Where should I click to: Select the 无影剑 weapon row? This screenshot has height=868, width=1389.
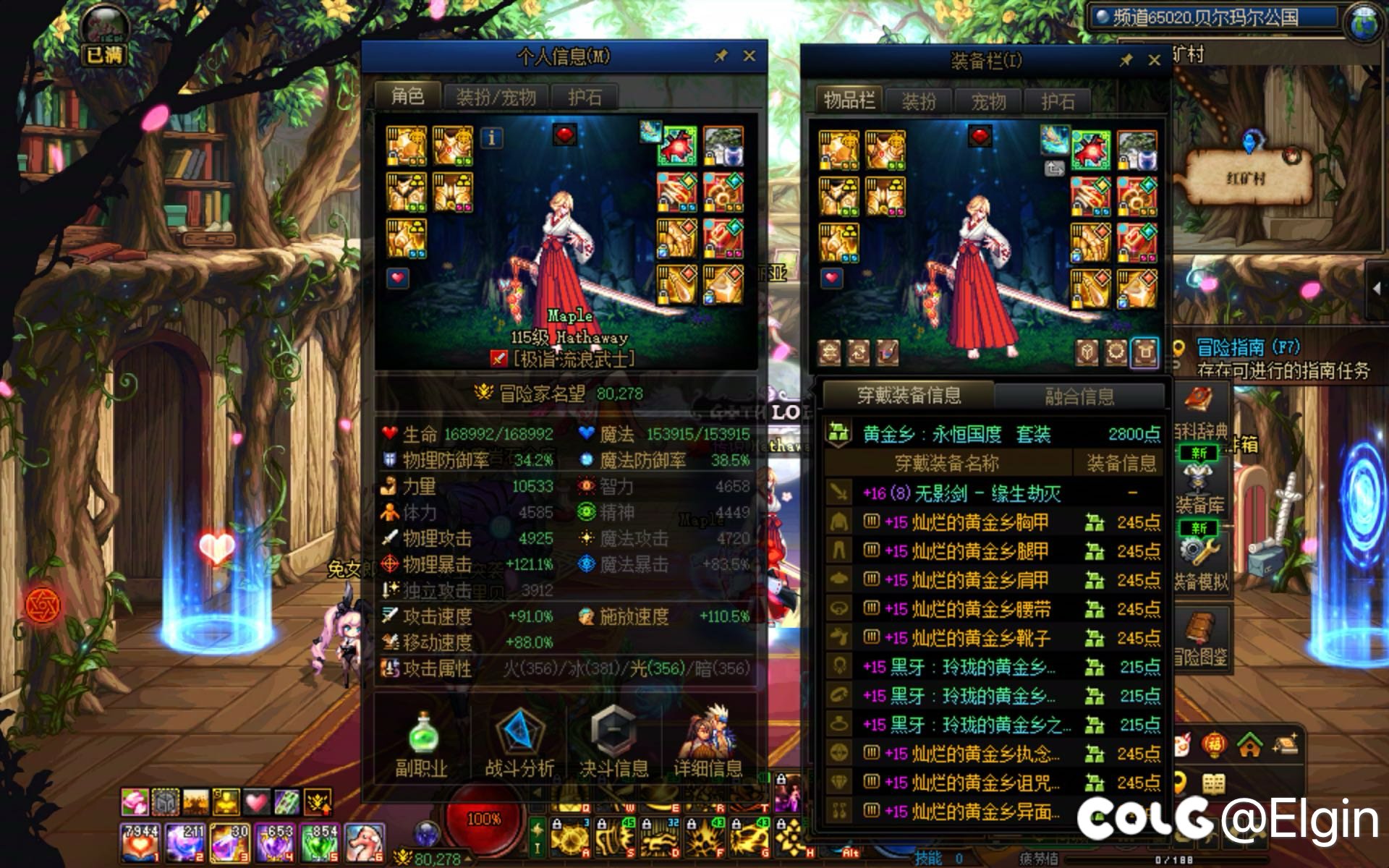tap(962, 493)
